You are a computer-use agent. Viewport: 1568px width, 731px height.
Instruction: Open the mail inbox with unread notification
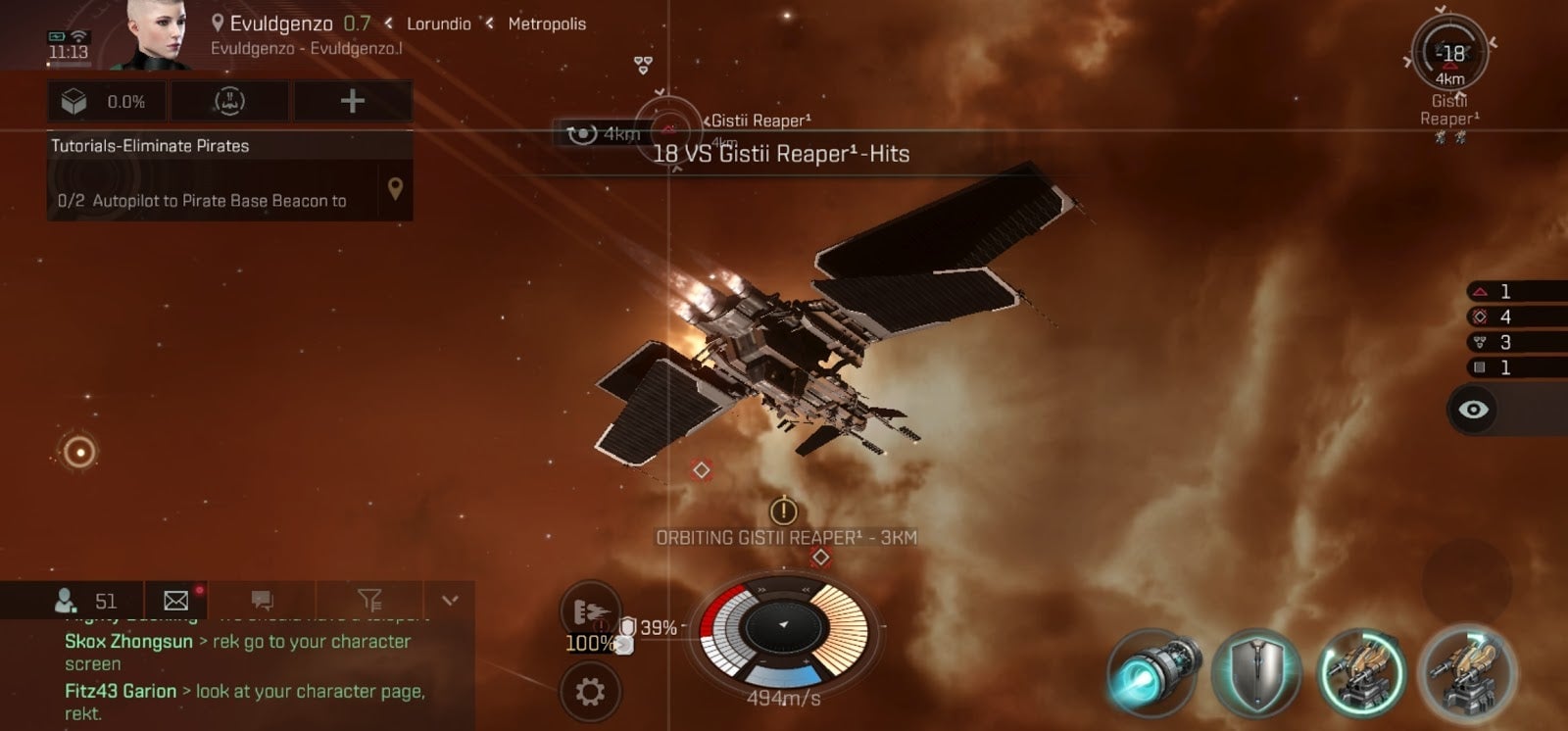pyautogui.click(x=174, y=599)
